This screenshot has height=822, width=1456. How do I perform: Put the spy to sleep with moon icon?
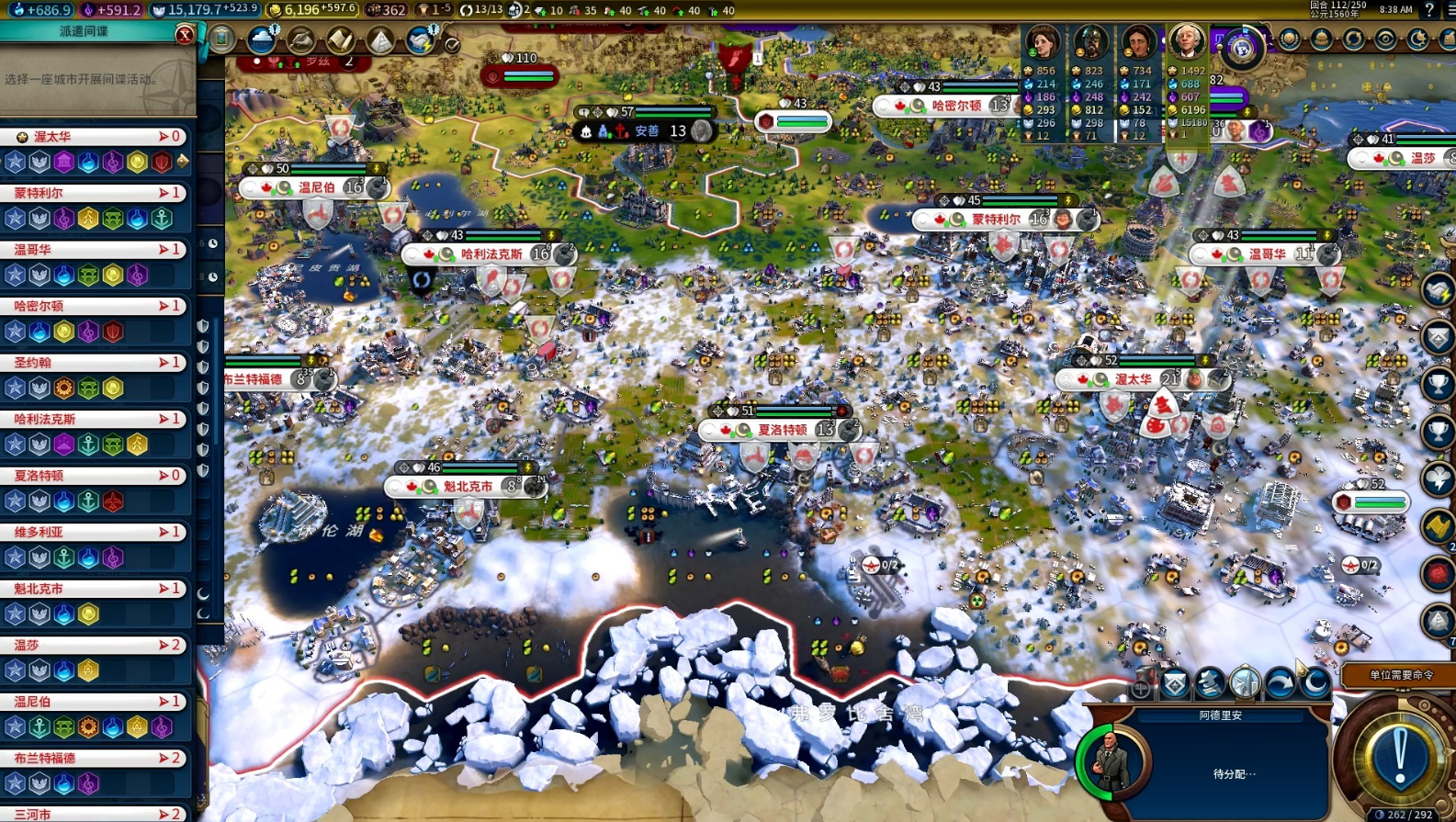click(1315, 683)
